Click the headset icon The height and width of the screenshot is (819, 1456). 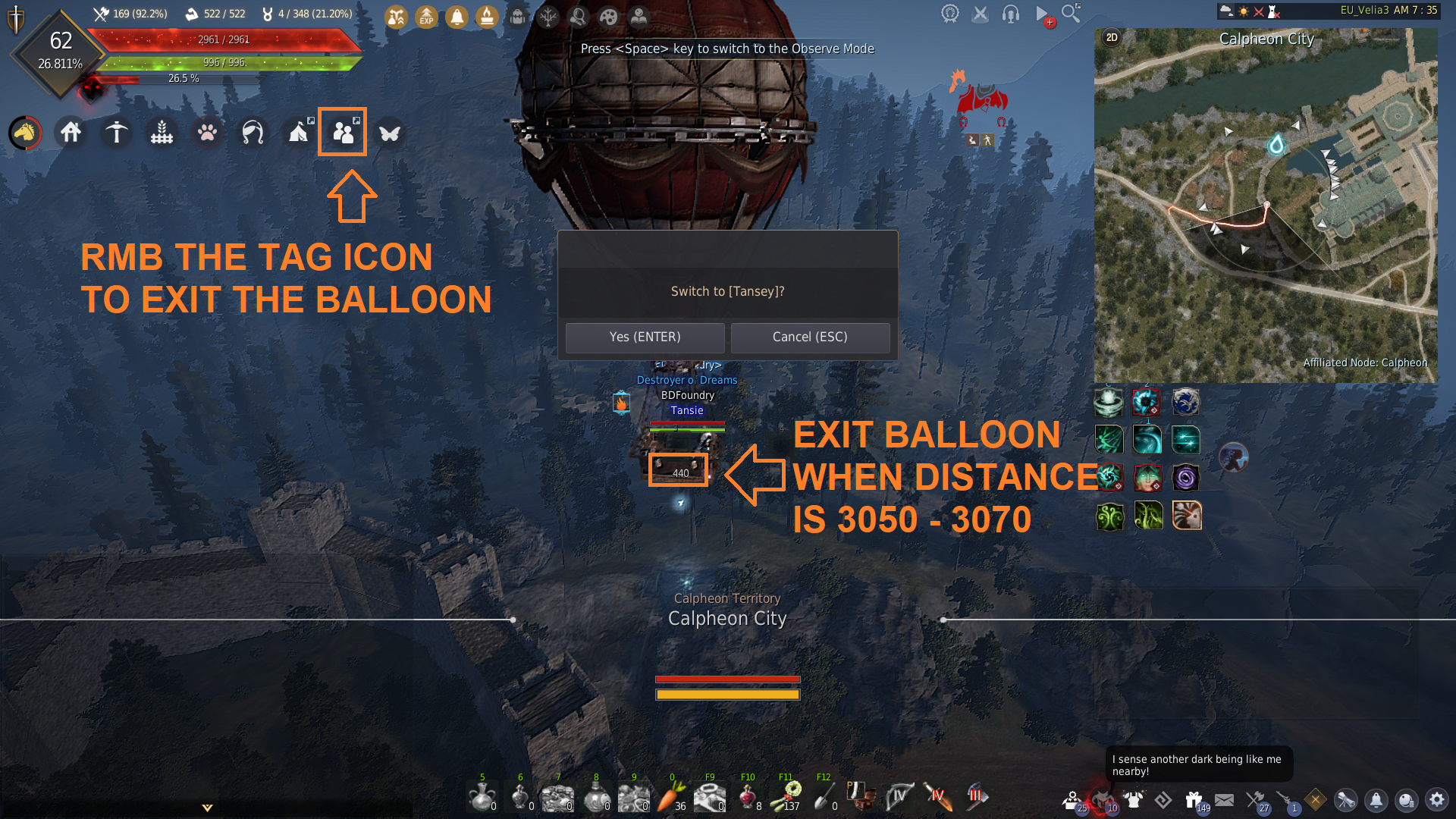coord(1010,14)
